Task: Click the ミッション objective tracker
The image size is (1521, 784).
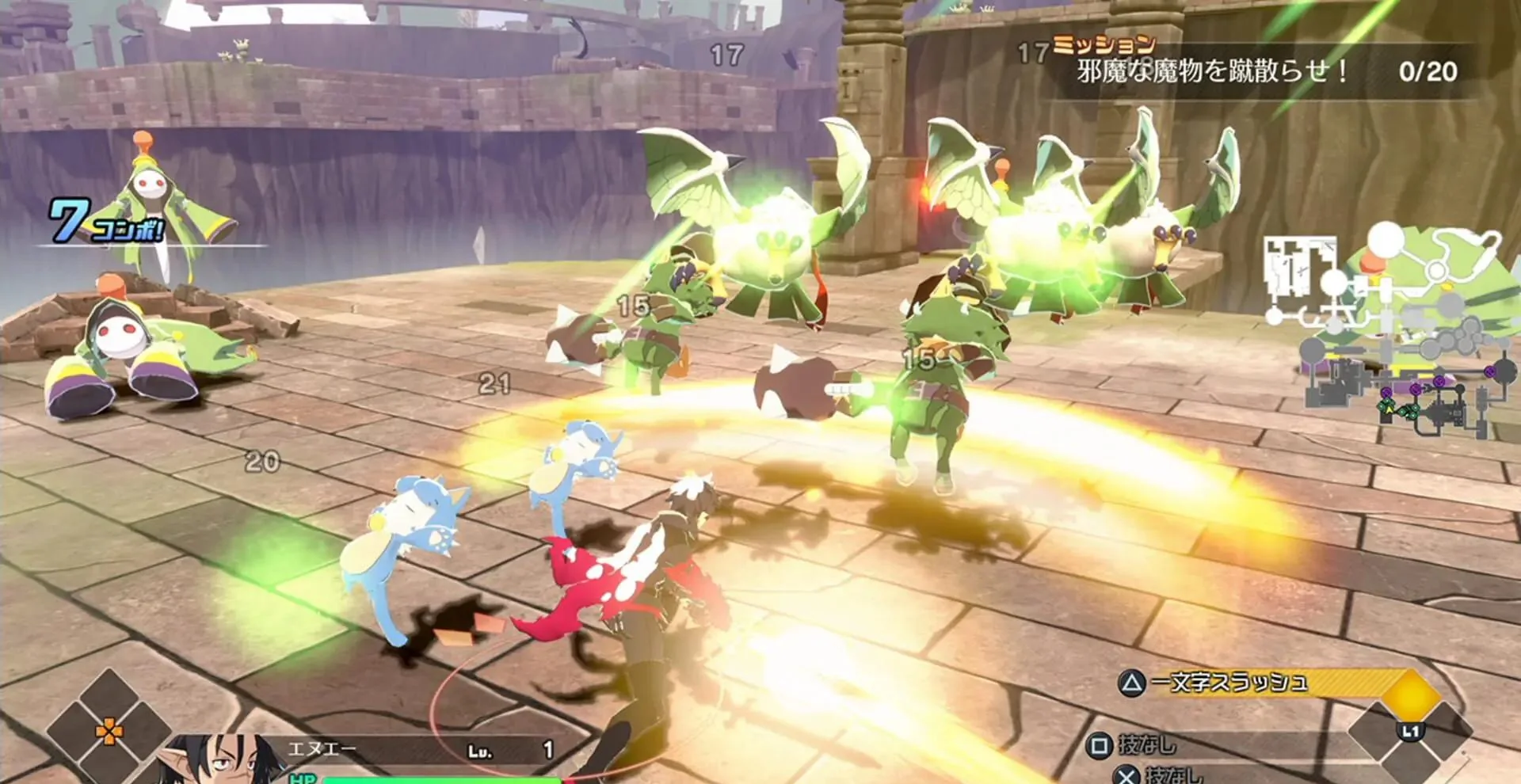Action: coord(1266,70)
